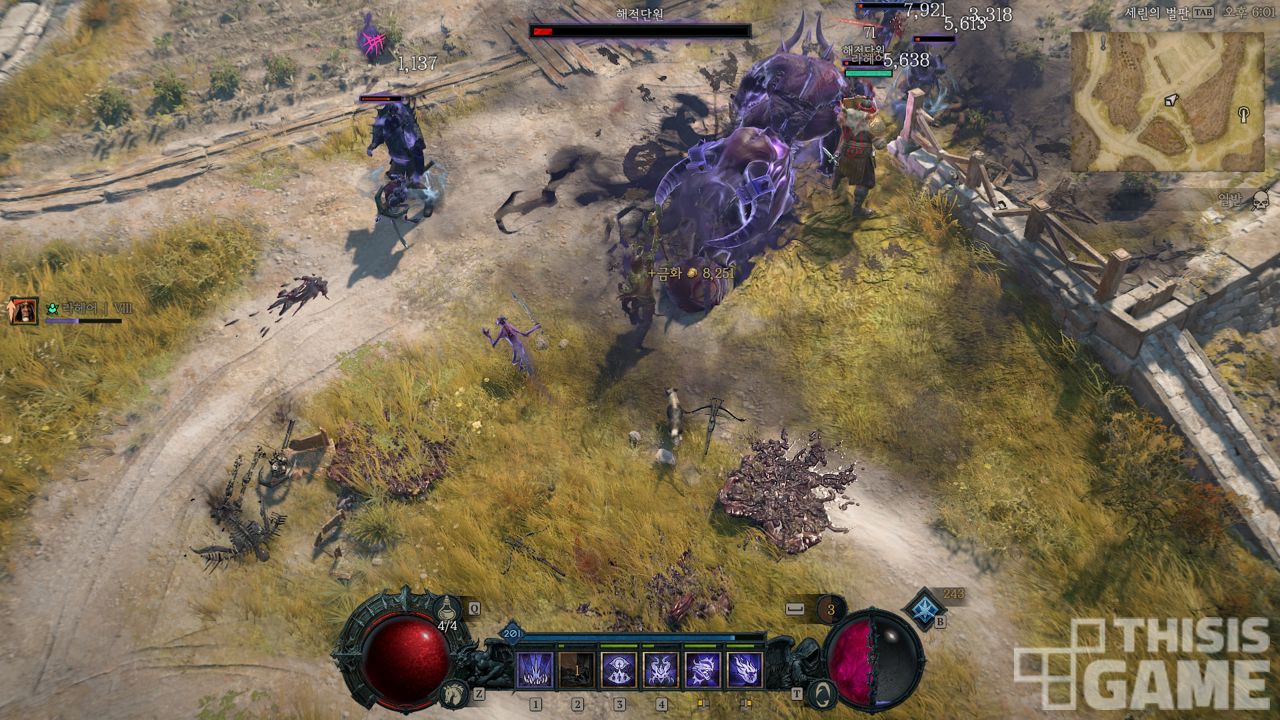This screenshot has height=720, width=1280.
Task: Select the second skill slot showing cooldown 1
Action: (x=577, y=669)
